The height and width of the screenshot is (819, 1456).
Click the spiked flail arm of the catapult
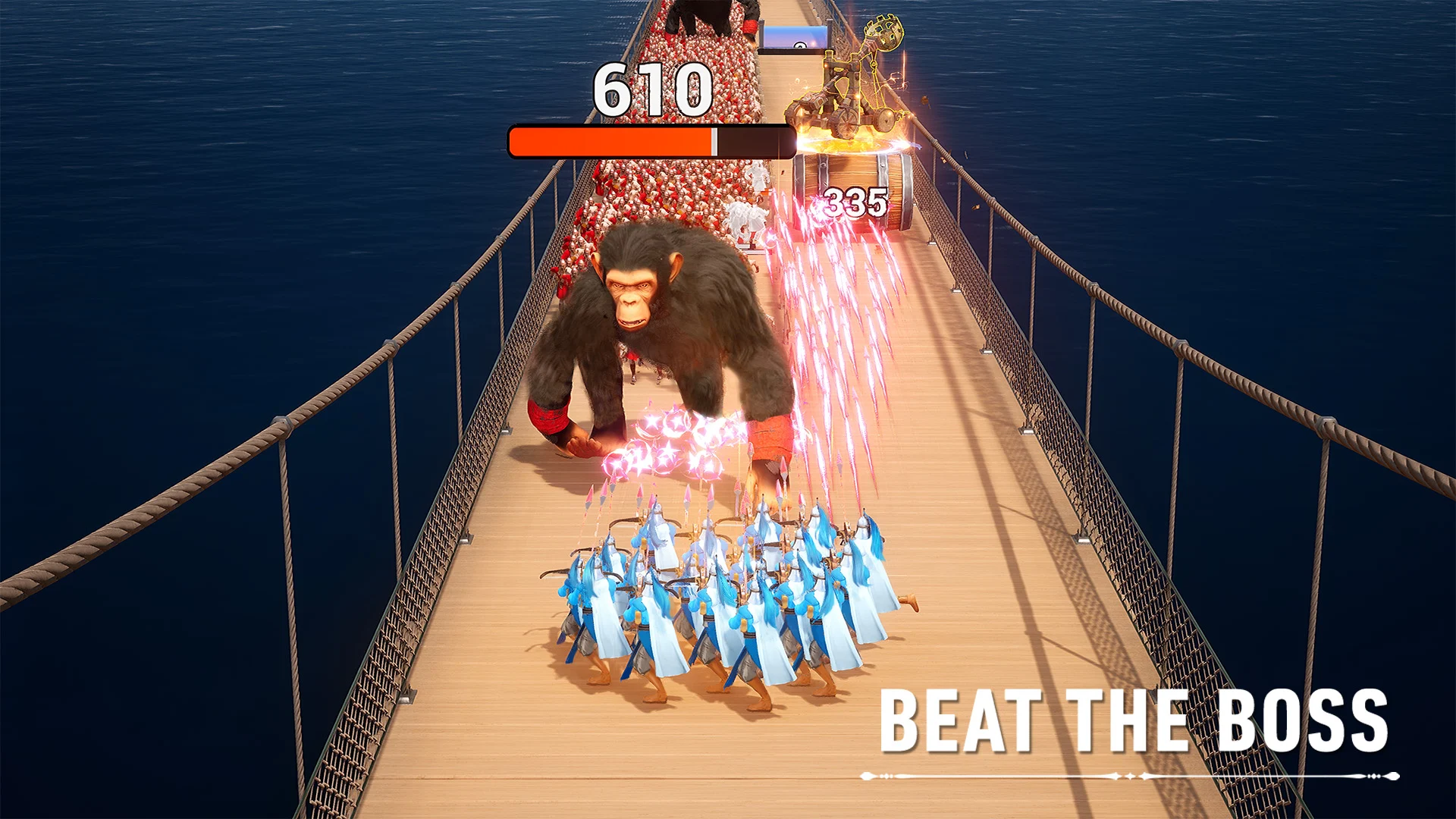click(x=886, y=34)
